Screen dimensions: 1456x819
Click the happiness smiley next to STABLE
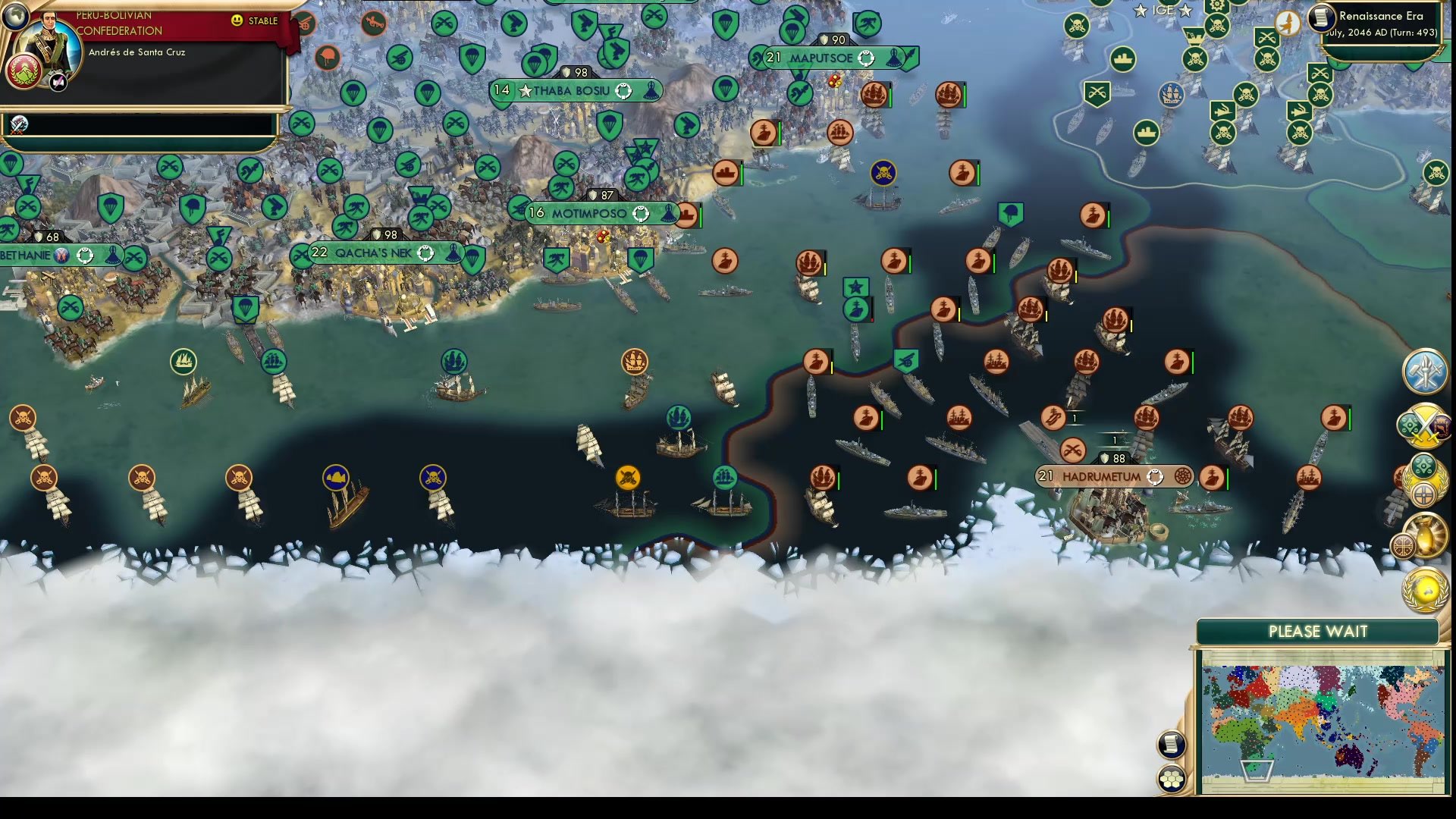point(237,21)
